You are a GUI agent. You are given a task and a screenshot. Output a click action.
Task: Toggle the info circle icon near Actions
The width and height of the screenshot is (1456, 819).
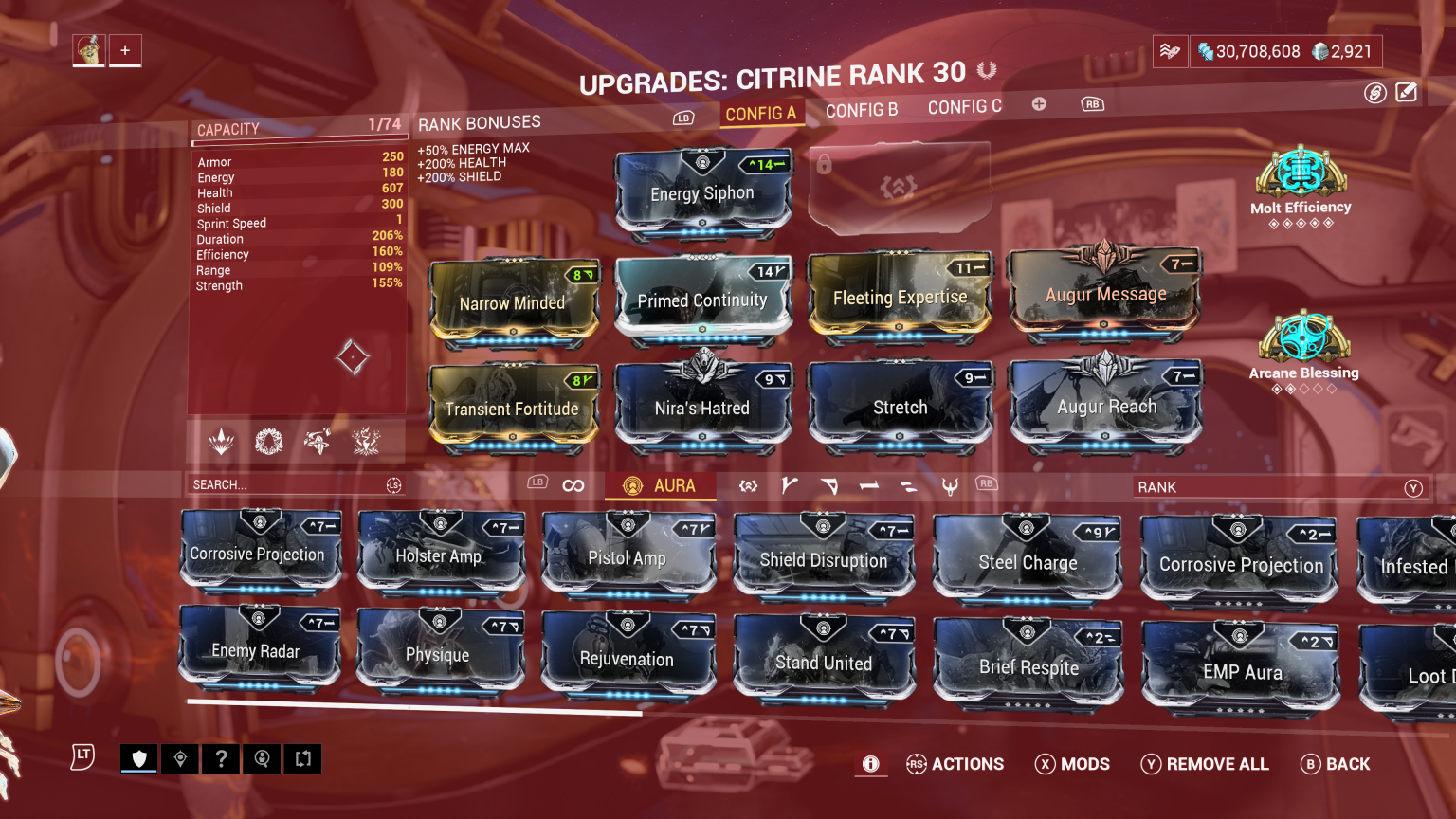(870, 764)
